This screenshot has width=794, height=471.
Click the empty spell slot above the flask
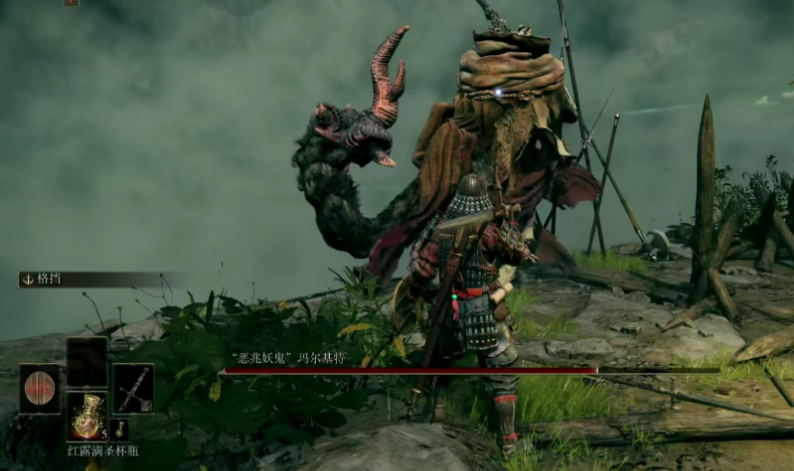click(x=86, y=361)
